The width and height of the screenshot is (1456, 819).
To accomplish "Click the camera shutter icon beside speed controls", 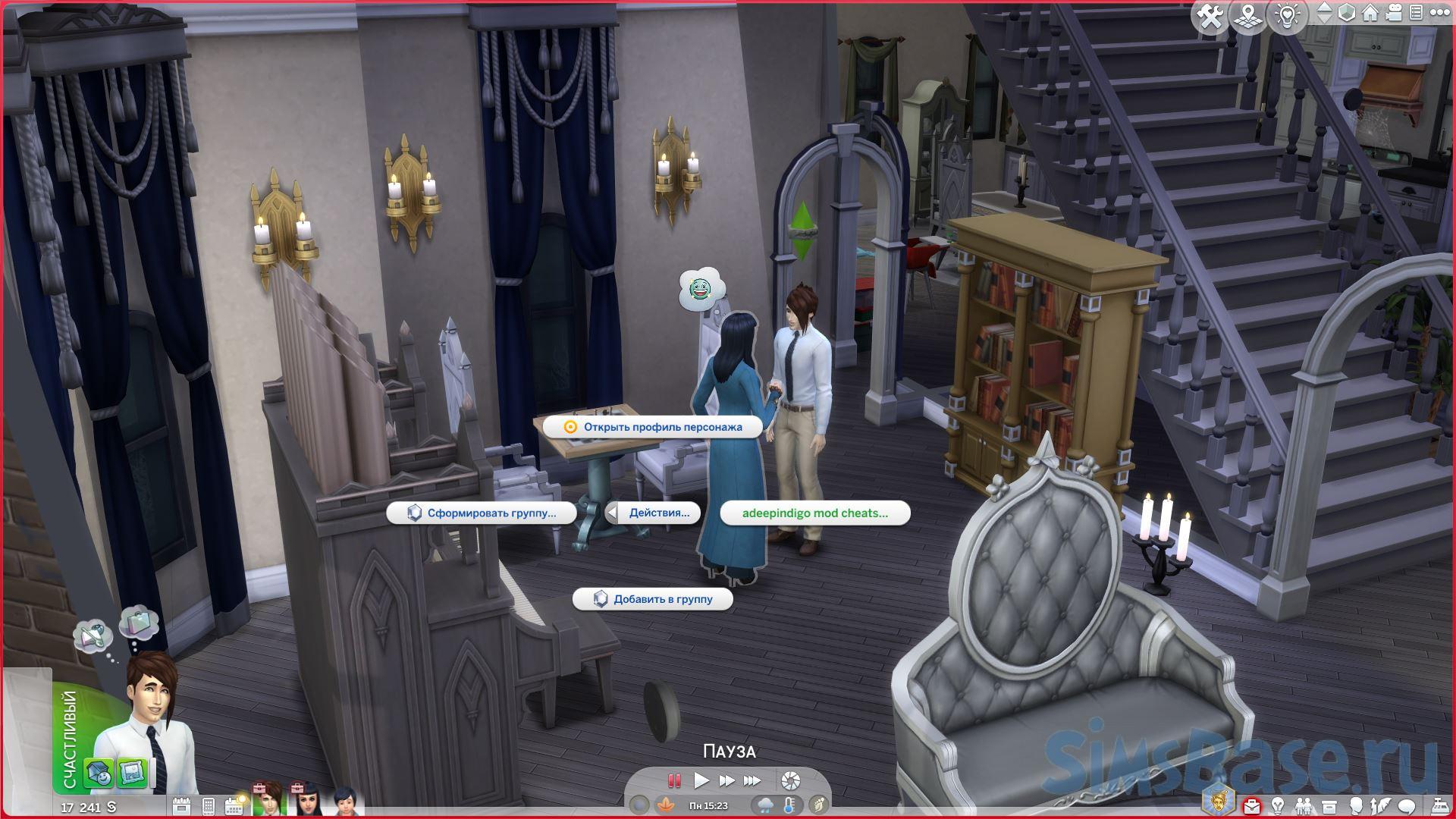I will pyautogui.click(x=791, y=780).
